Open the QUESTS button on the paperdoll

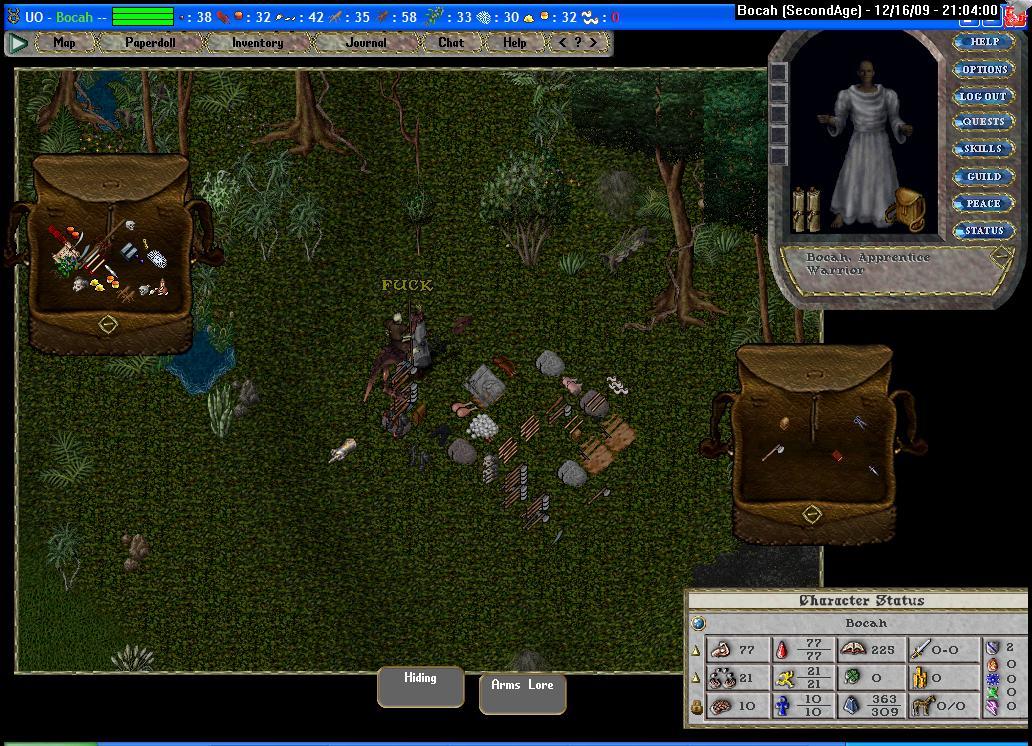point(984,122)
